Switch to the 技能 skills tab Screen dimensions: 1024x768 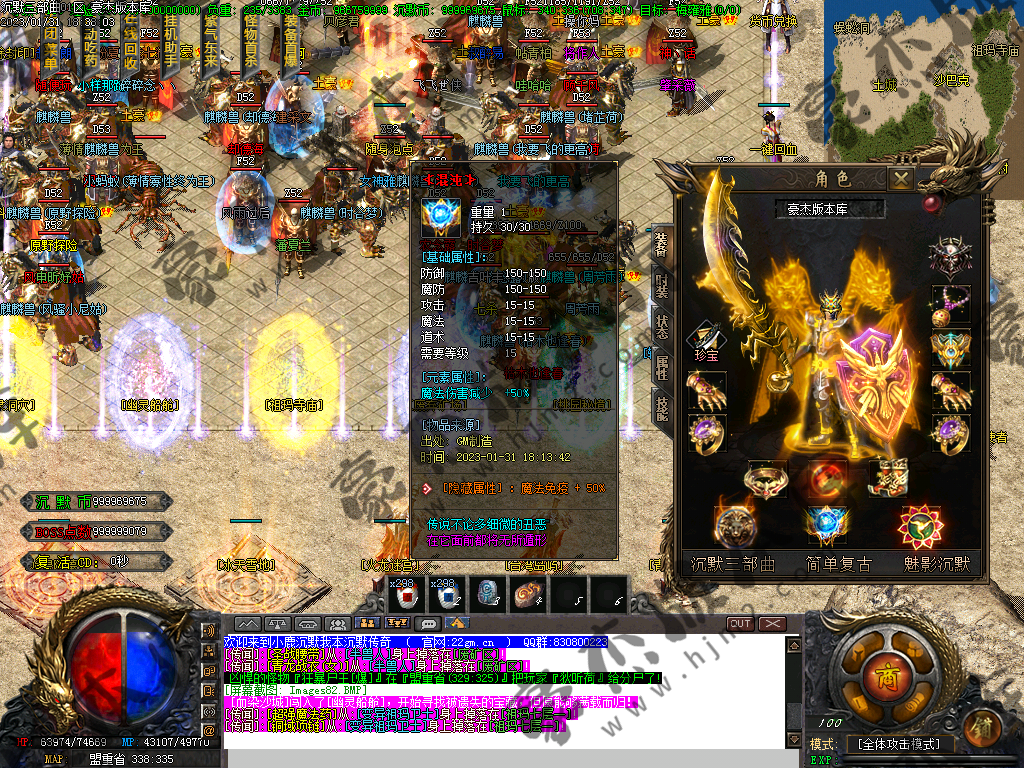pyautogui.click(x=661, y=409)
